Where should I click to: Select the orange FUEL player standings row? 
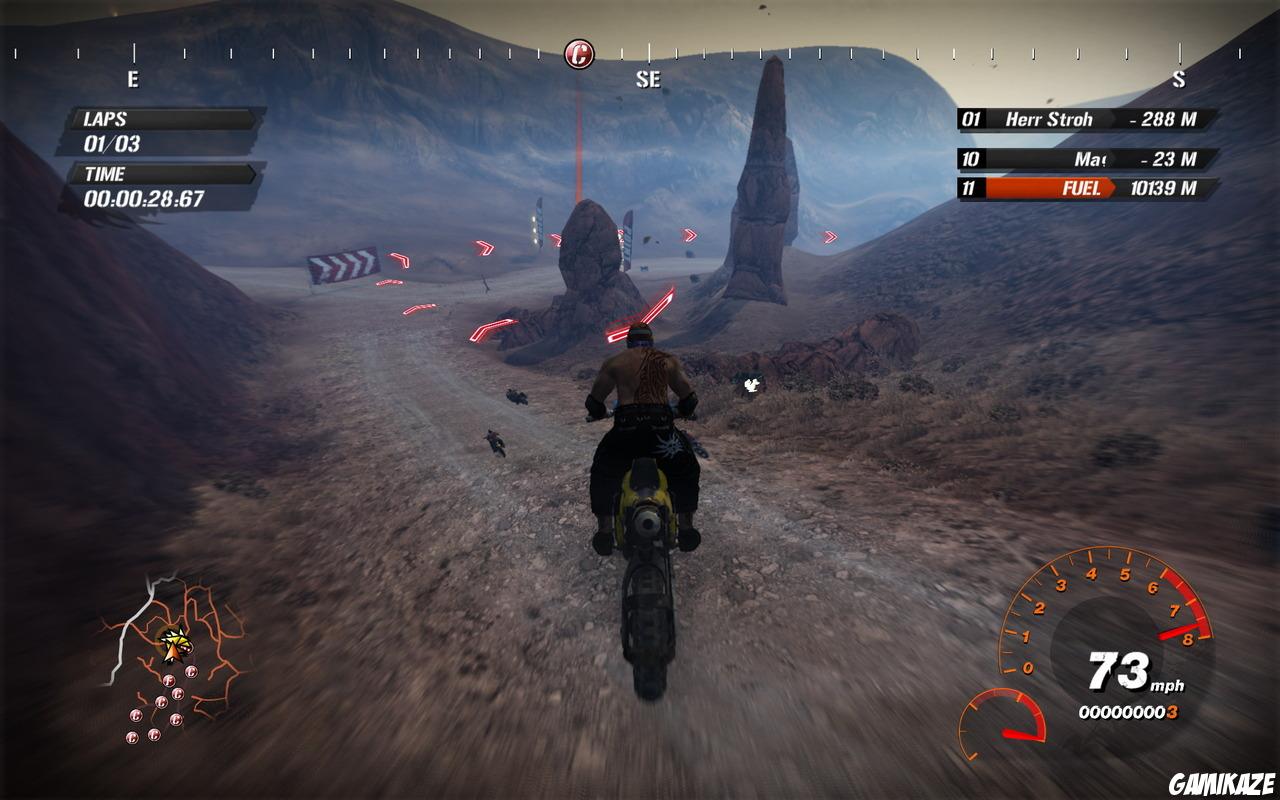(1088, 188)
